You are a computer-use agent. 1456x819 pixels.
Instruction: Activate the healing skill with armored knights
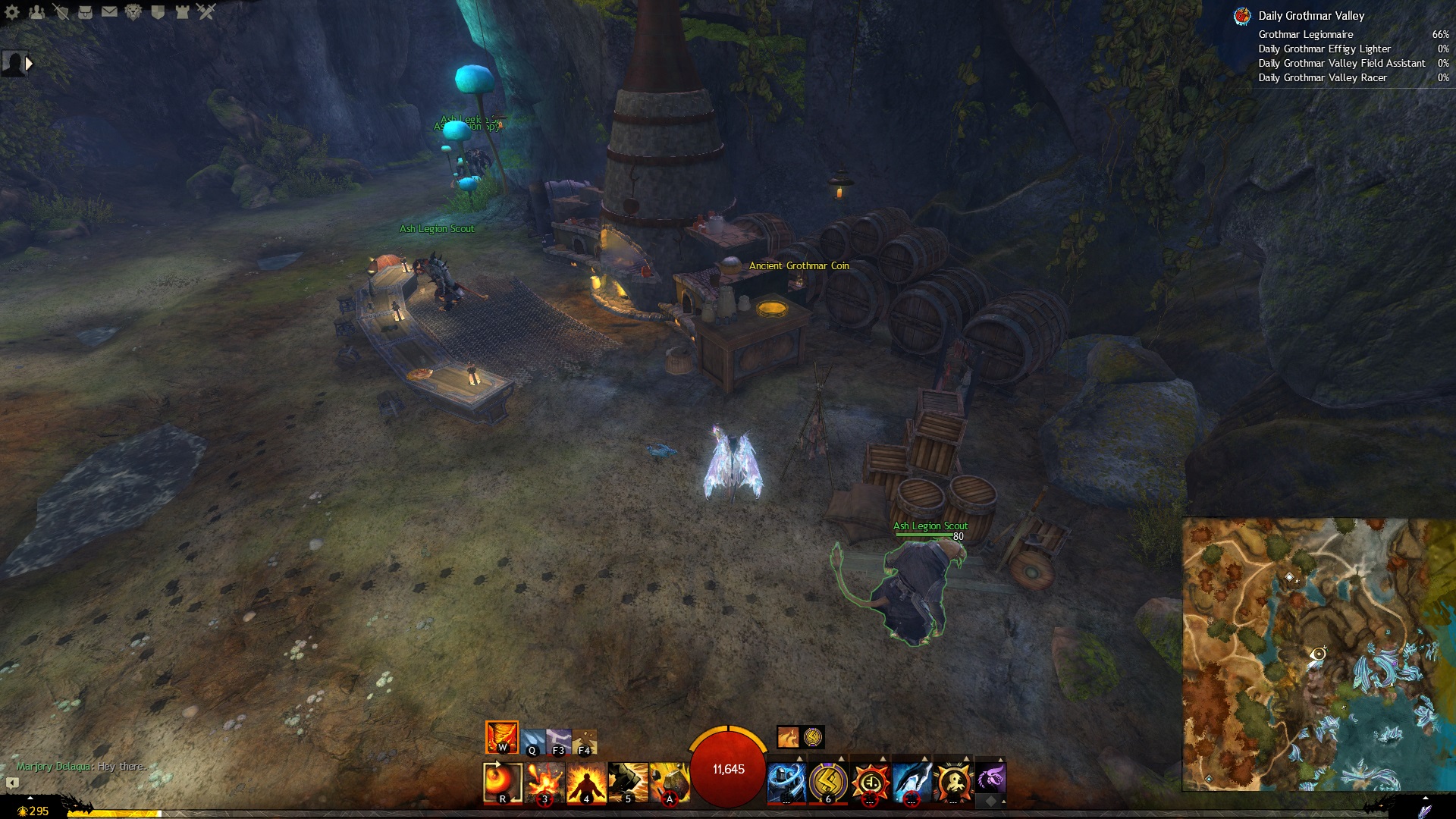point(786,782)
